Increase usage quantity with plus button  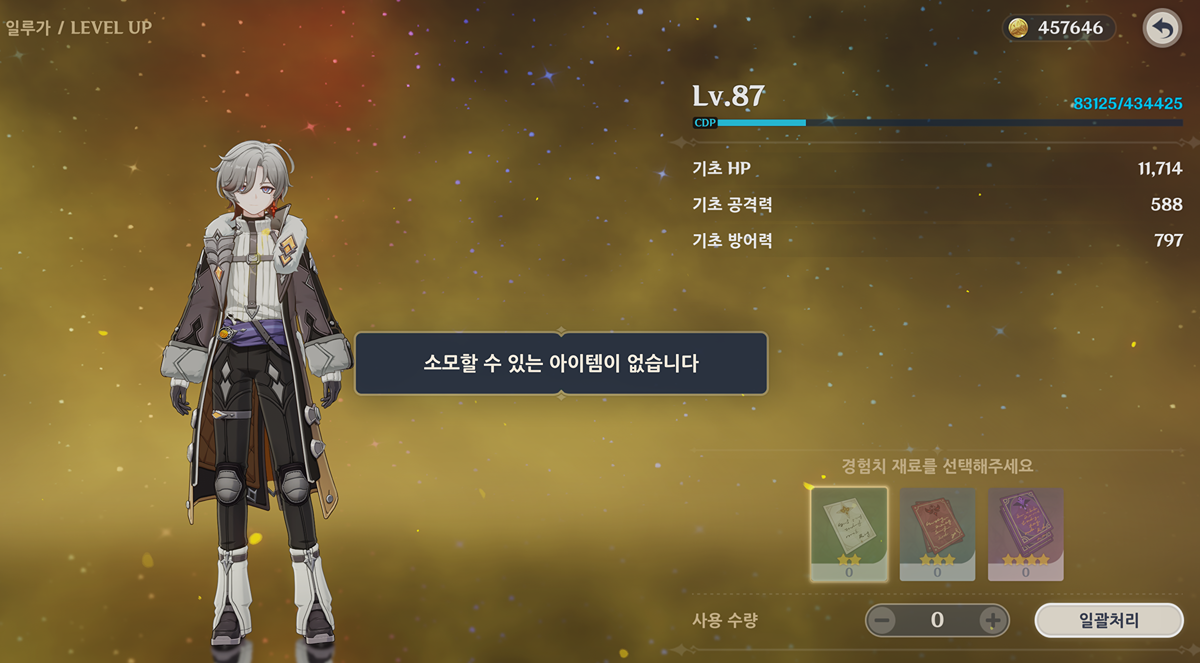coord(991,620)
